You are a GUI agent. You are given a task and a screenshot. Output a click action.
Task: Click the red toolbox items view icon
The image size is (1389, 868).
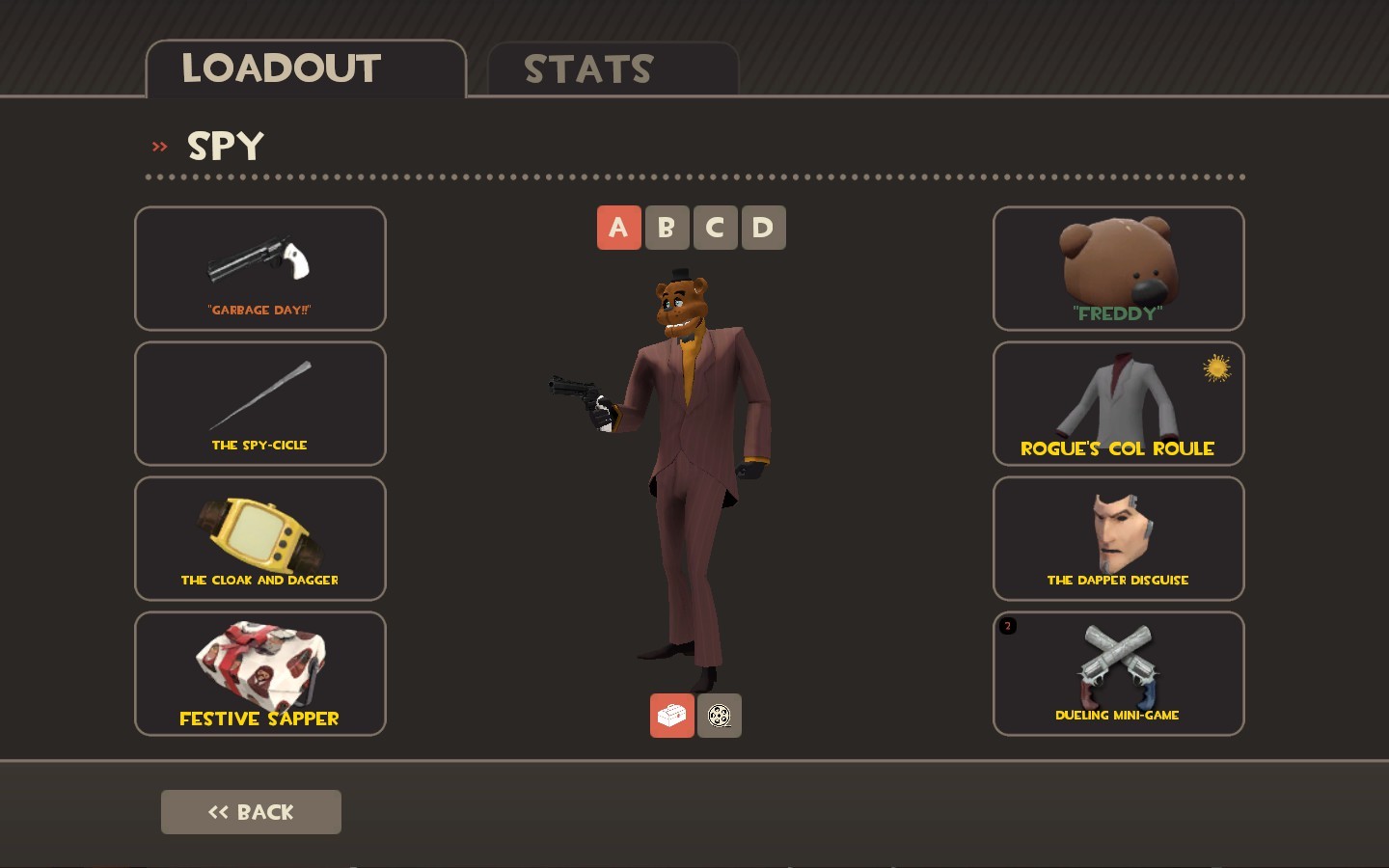[672, 716]
